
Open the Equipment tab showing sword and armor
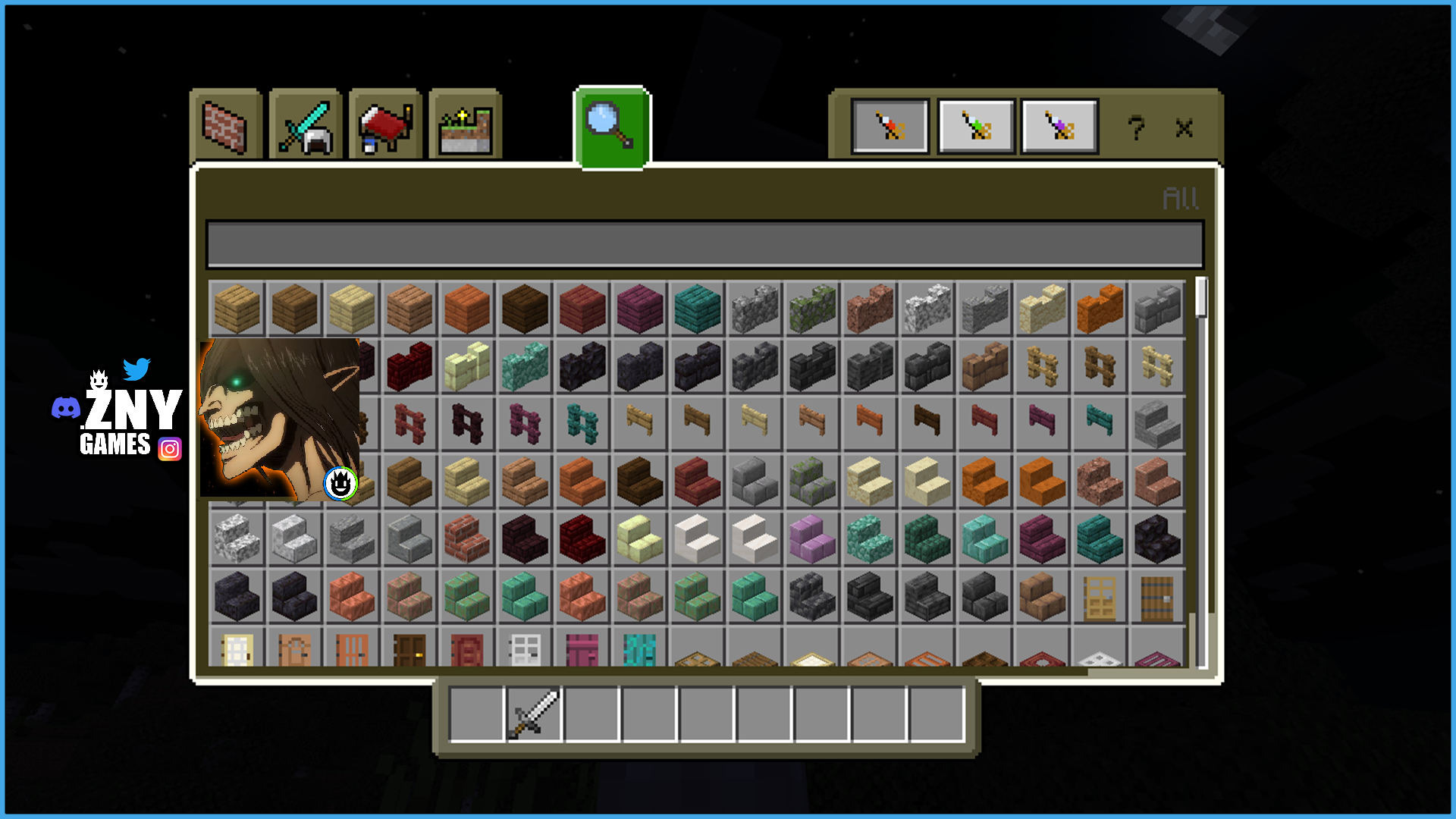(x=306, y=126)
